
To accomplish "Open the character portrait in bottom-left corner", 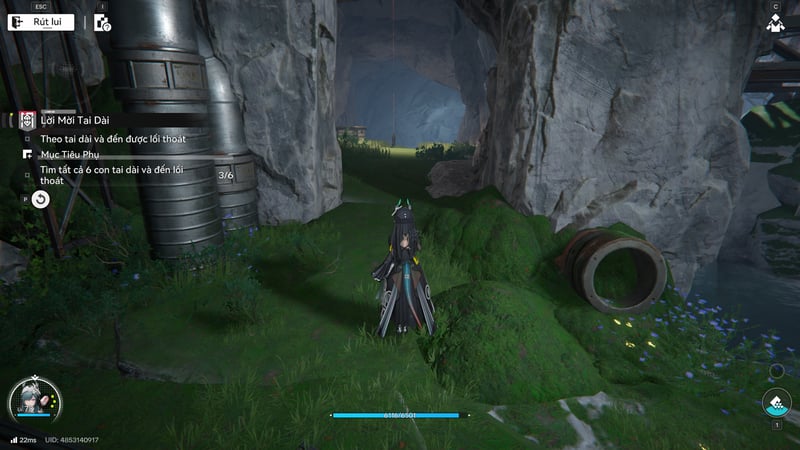I will click(x=32, y=402).
